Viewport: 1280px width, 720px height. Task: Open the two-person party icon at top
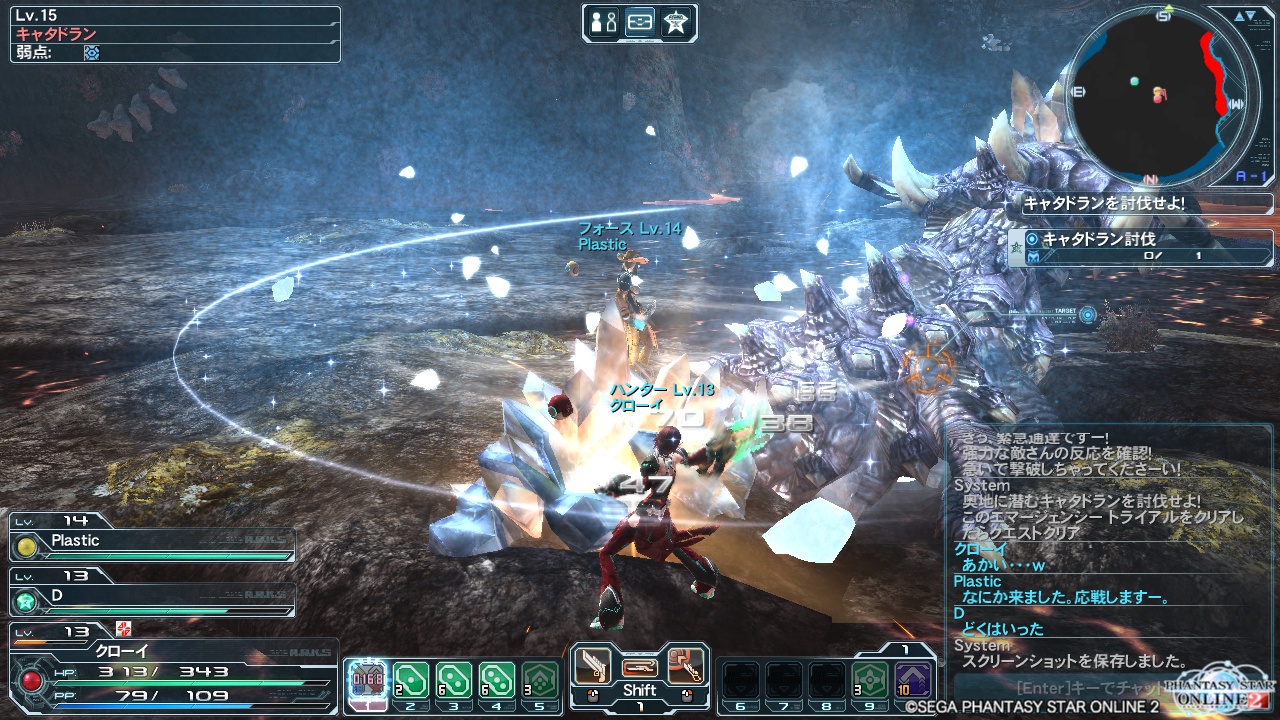coord(604,23)
